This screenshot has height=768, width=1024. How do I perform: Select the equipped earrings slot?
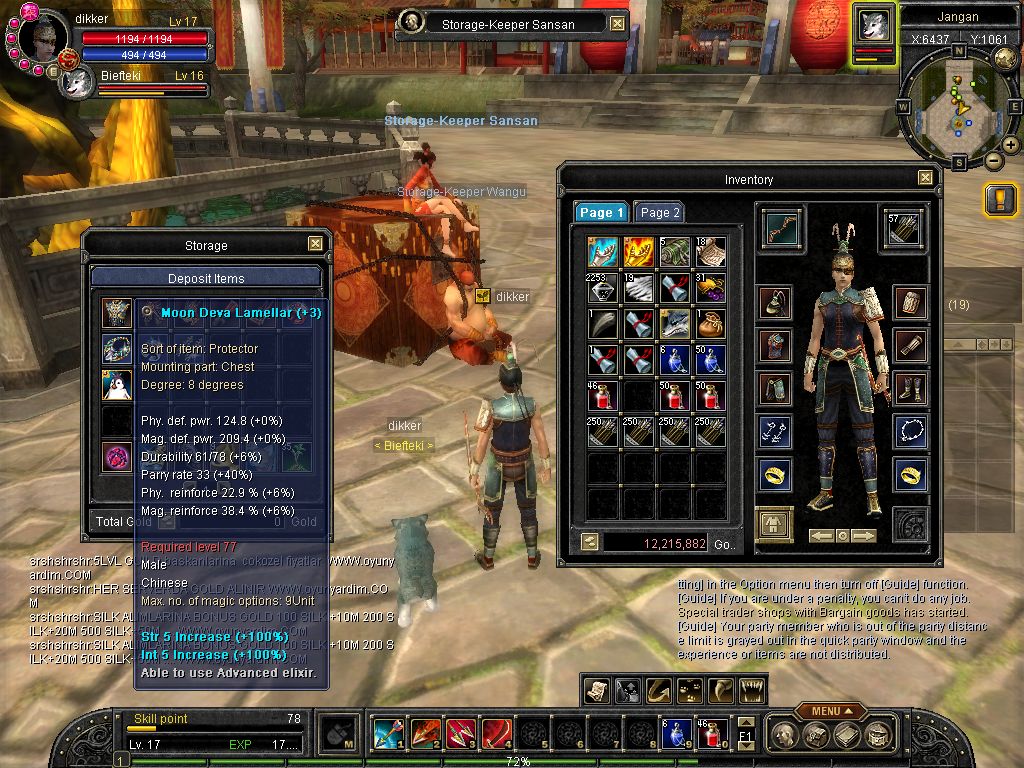[x=775, y=432]
